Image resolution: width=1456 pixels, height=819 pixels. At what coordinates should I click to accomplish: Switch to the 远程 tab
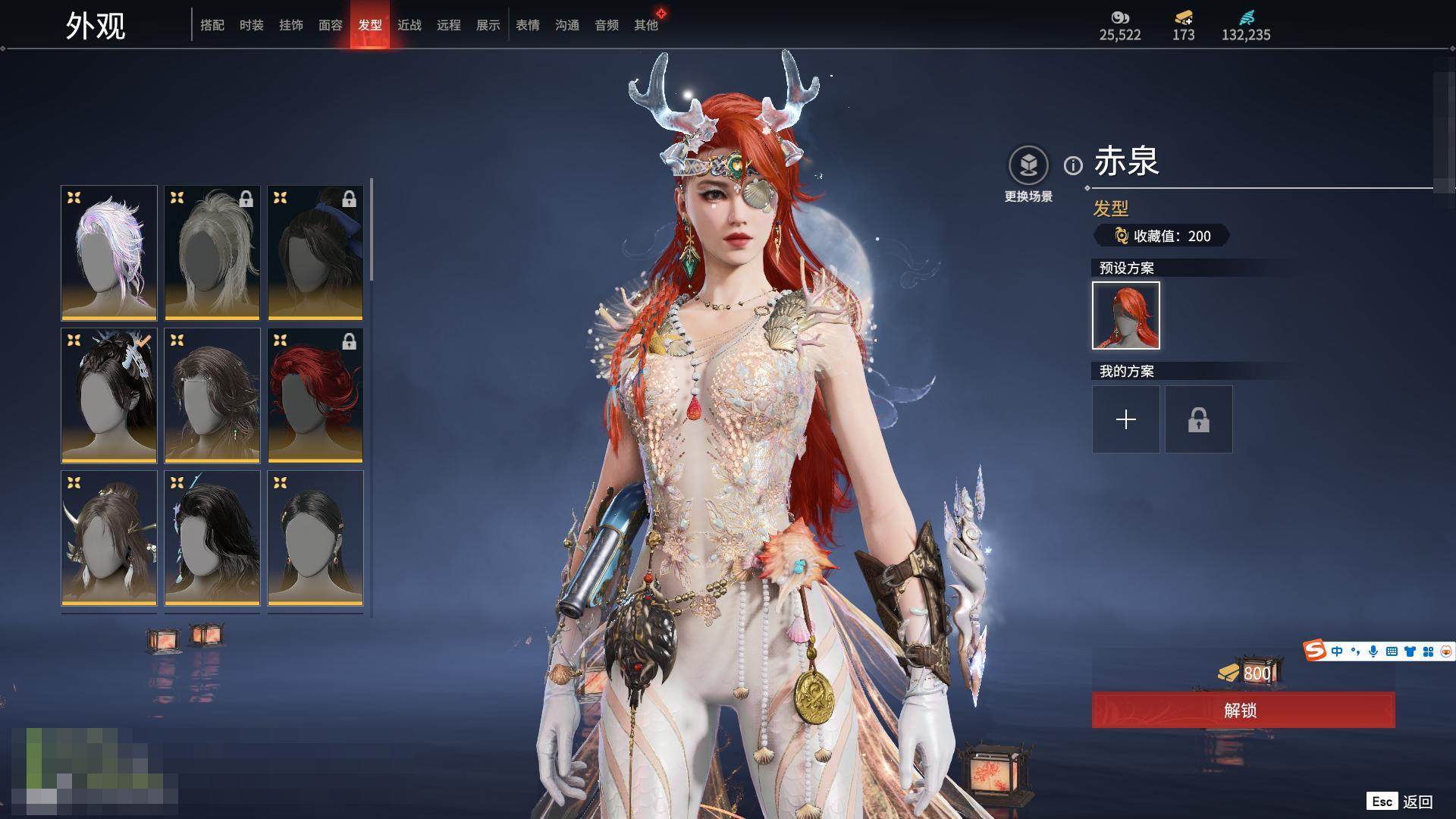coord(449,25)
